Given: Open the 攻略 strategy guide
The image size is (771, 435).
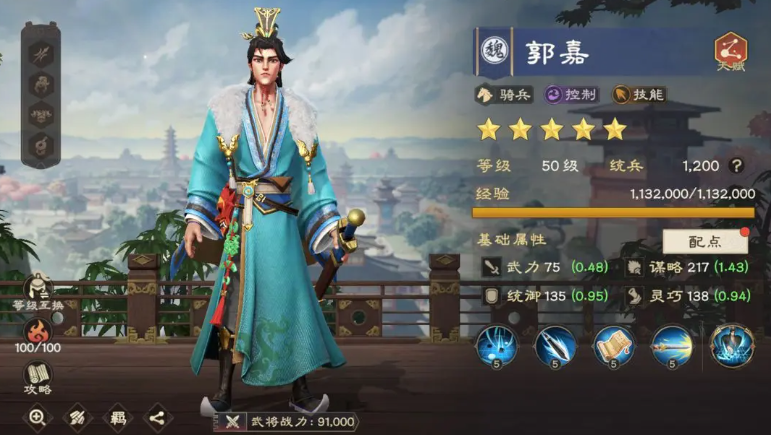Looking at the screenshot, I should pos(38,380).
